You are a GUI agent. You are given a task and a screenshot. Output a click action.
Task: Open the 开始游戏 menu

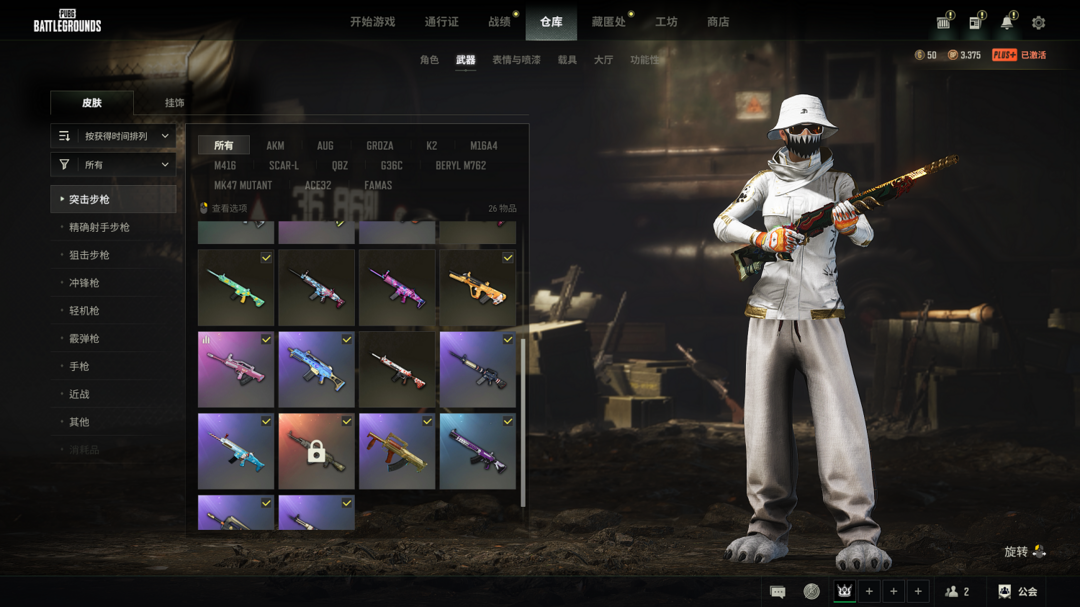(x=372, y=22)
